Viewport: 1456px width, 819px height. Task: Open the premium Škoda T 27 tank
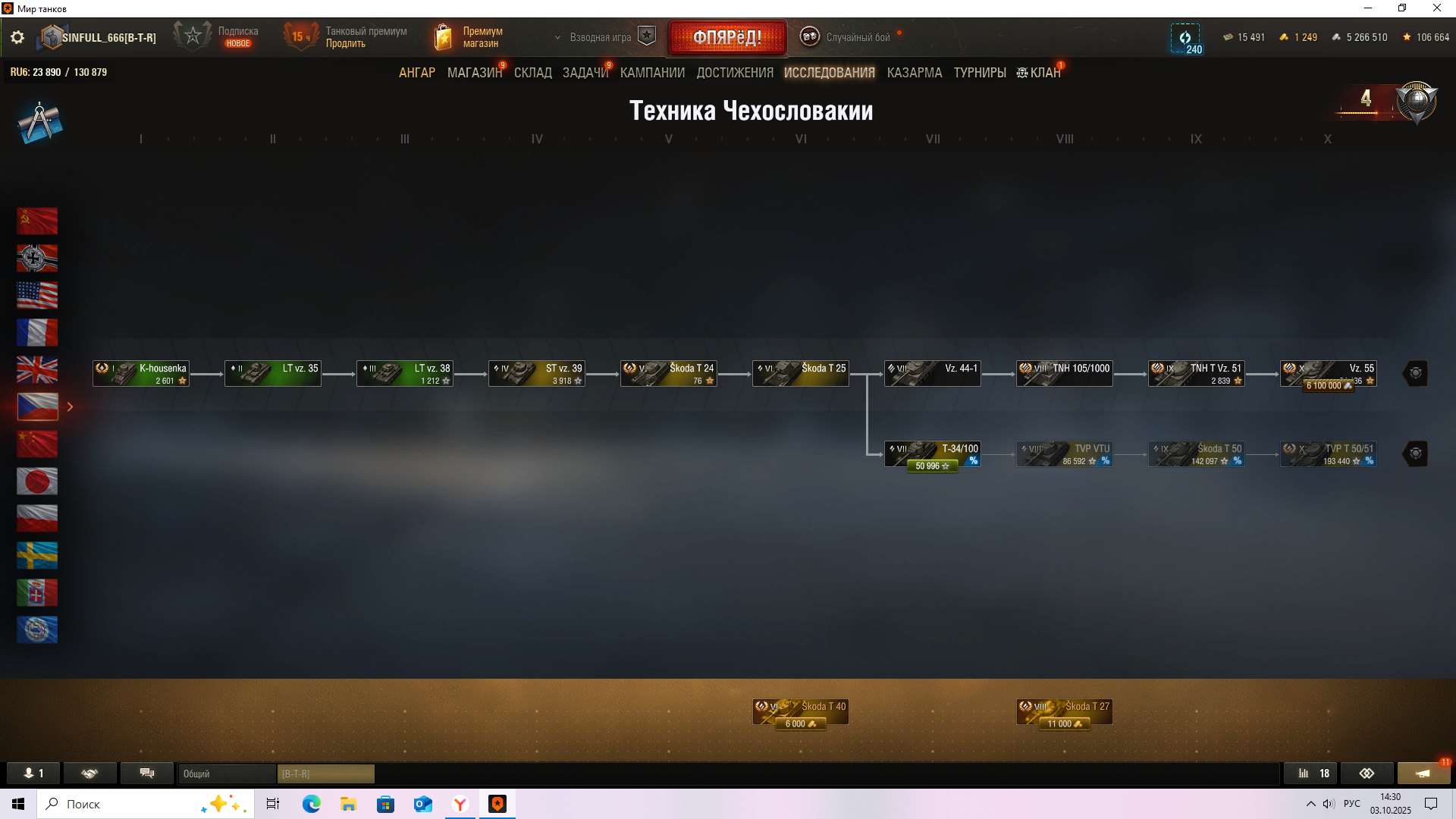tap(1064, 712)
